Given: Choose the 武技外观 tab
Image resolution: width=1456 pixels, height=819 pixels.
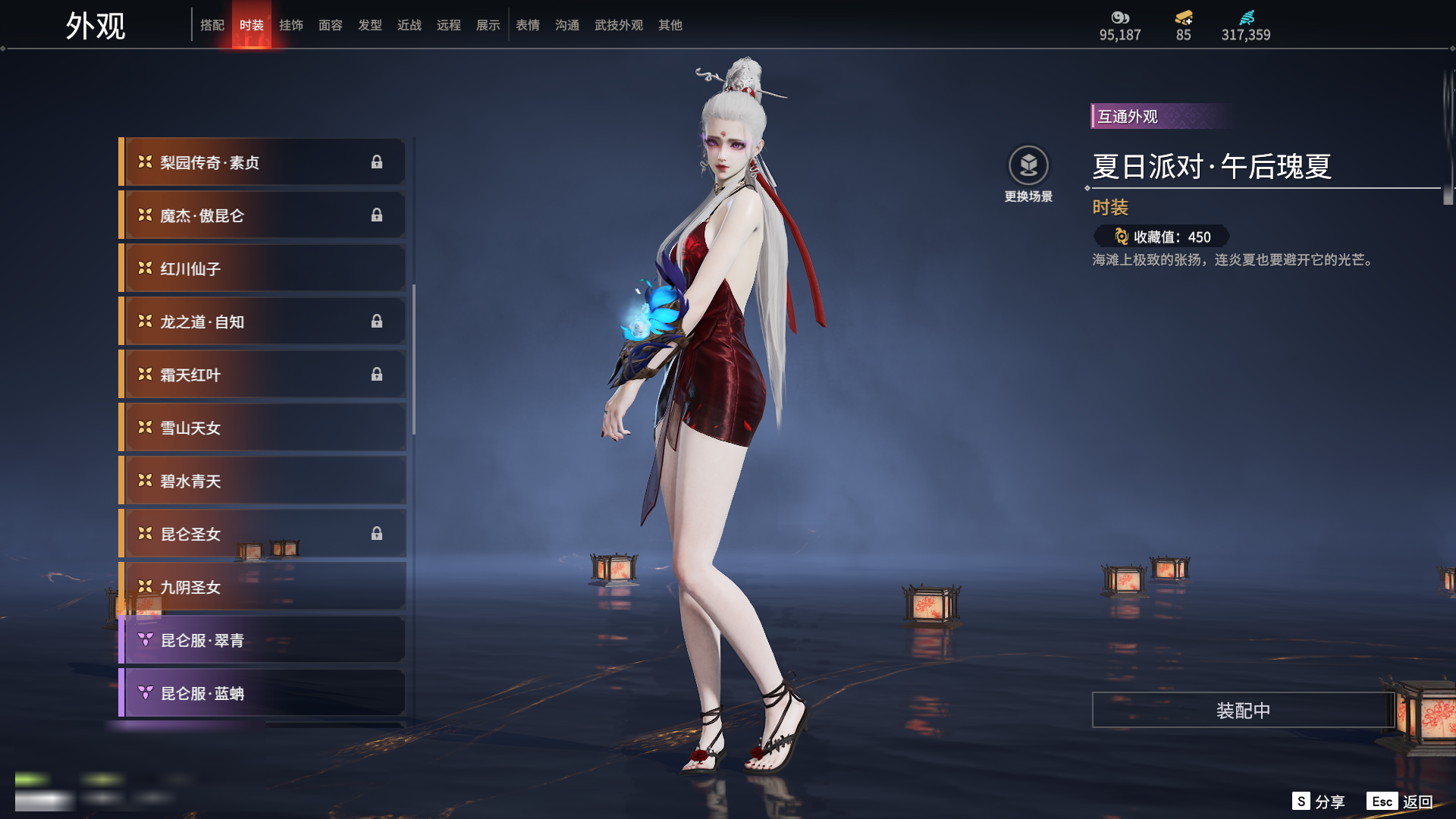Looking at the screenshot, I should tap(619, 25).
